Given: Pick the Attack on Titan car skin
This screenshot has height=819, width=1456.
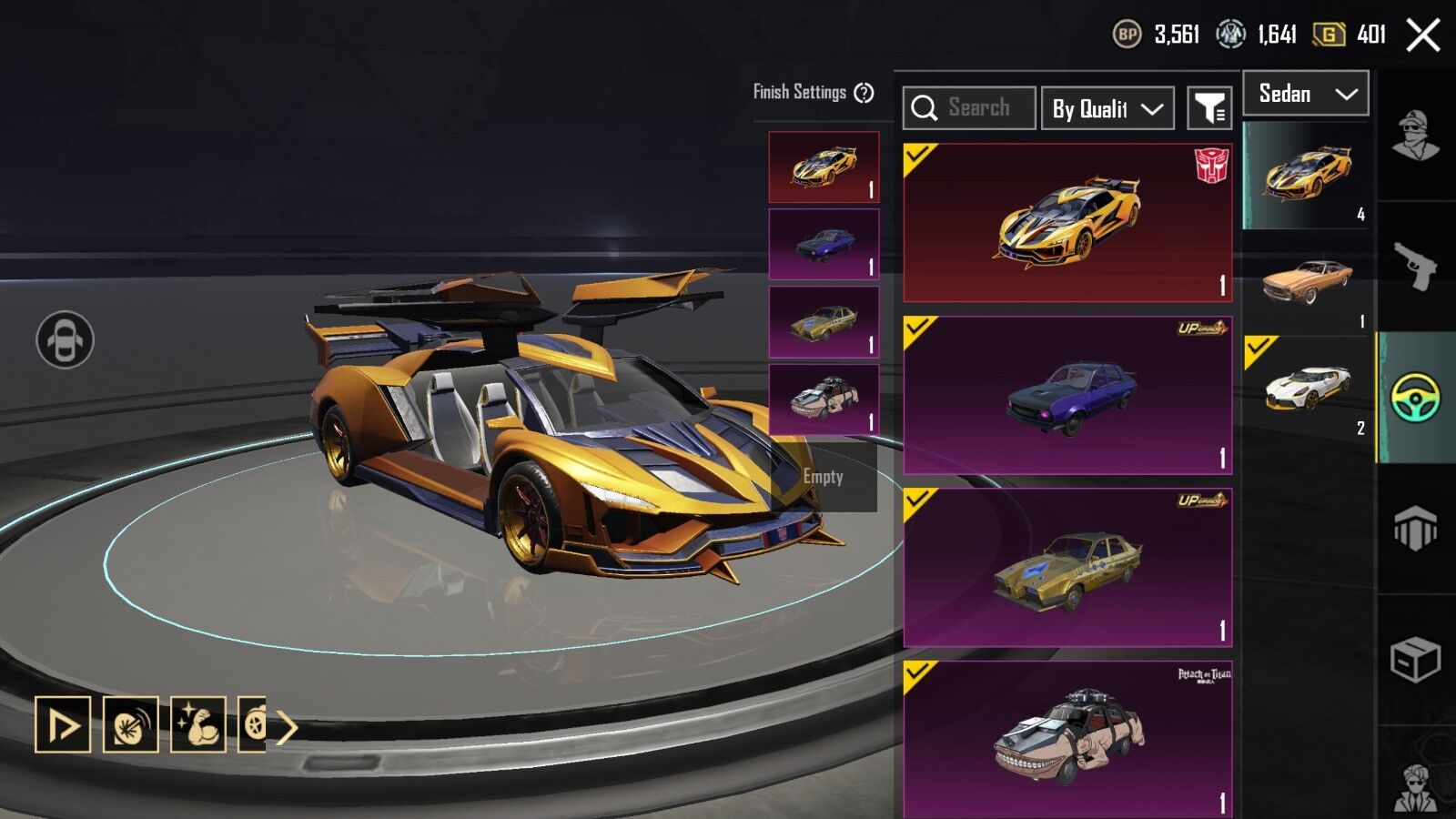Looking at the screenshot, I should point(1067,739).
